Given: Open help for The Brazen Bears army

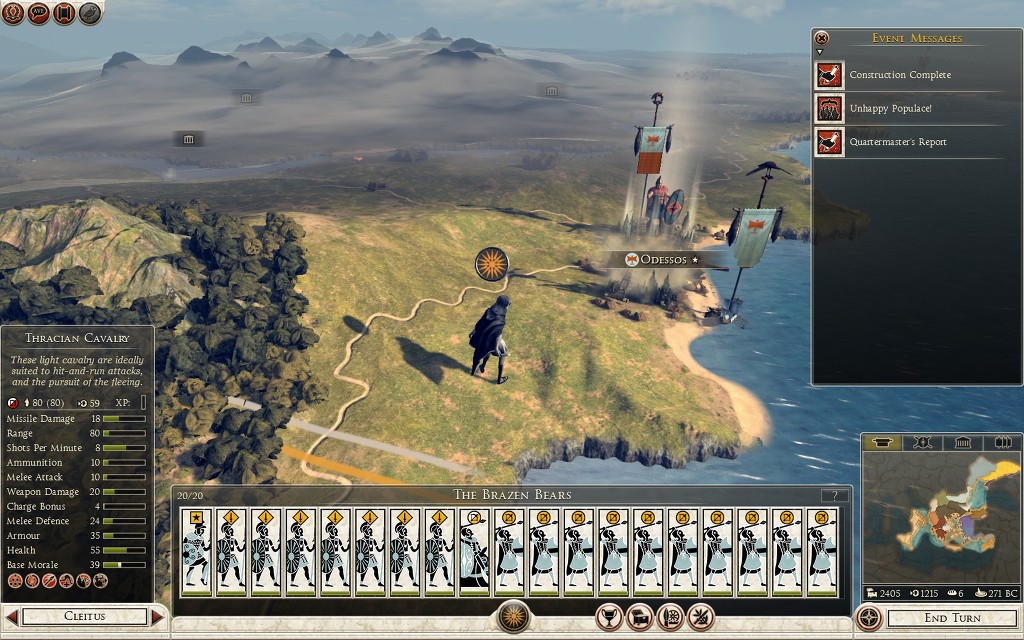Looking at the screenshot, I should tap(834, 495).
